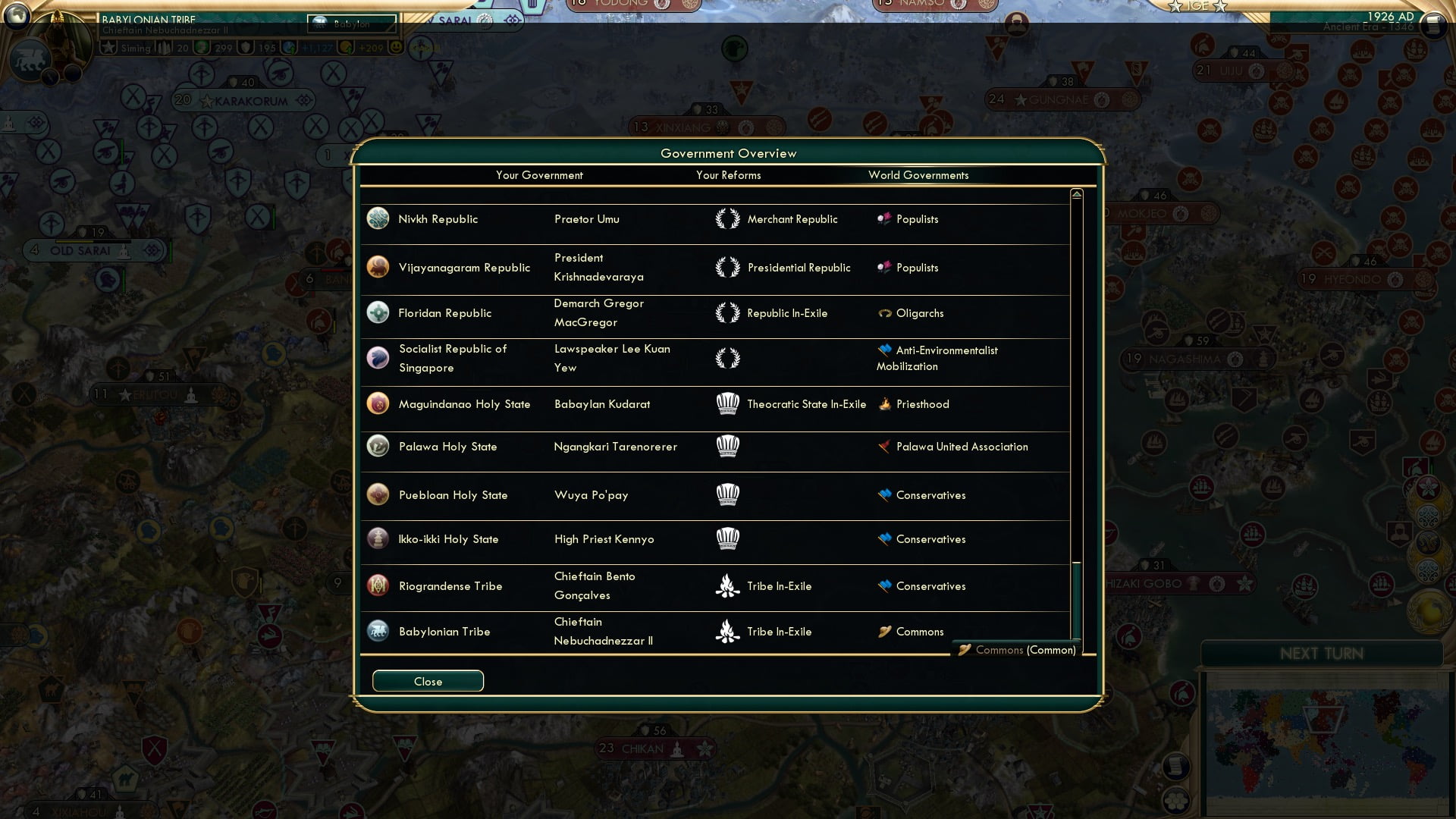
Task: Click the Anti-Environmentalist Mobilization icon
Action: [884, 350]
